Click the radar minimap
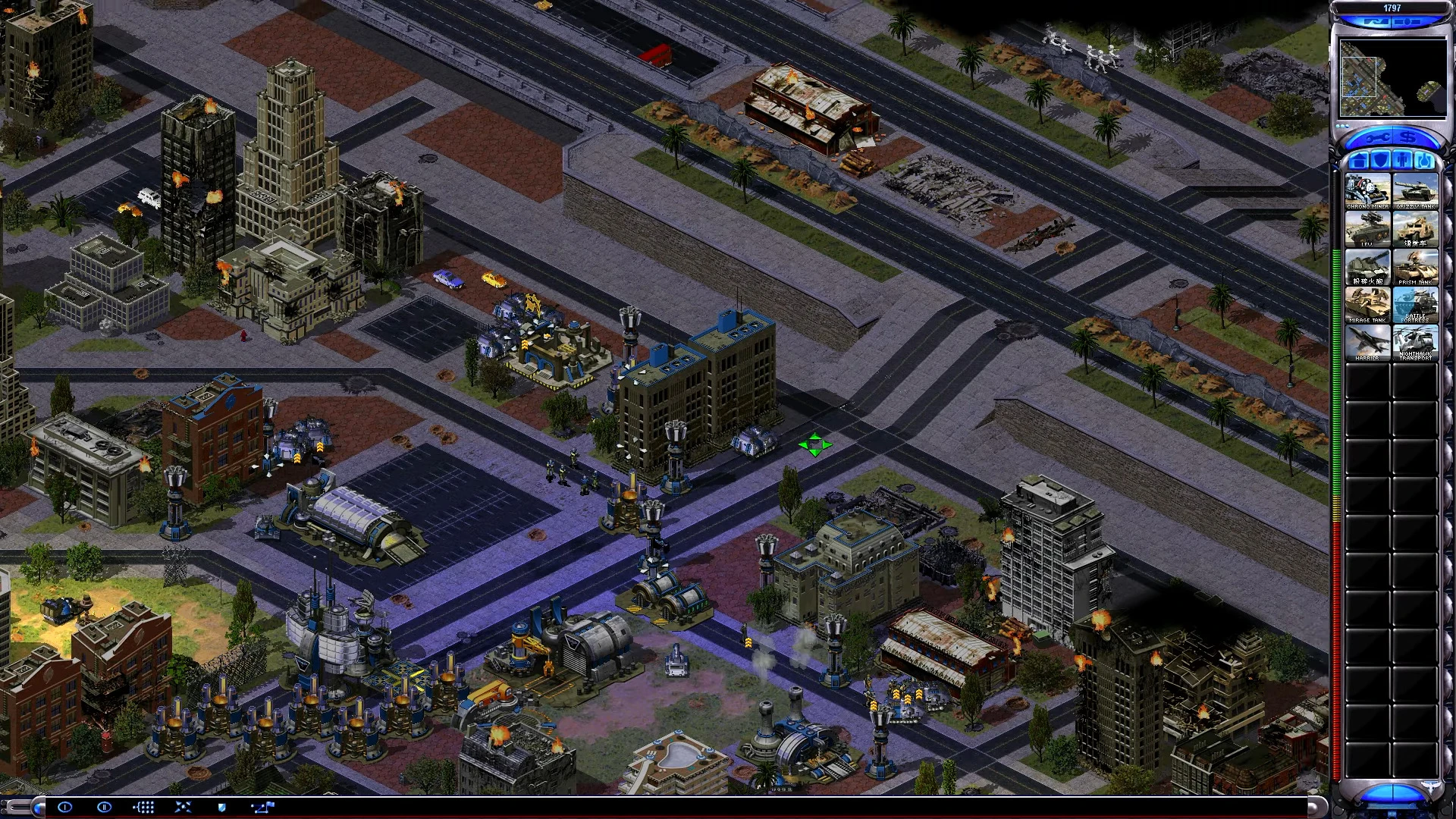 coord(1392,77)
